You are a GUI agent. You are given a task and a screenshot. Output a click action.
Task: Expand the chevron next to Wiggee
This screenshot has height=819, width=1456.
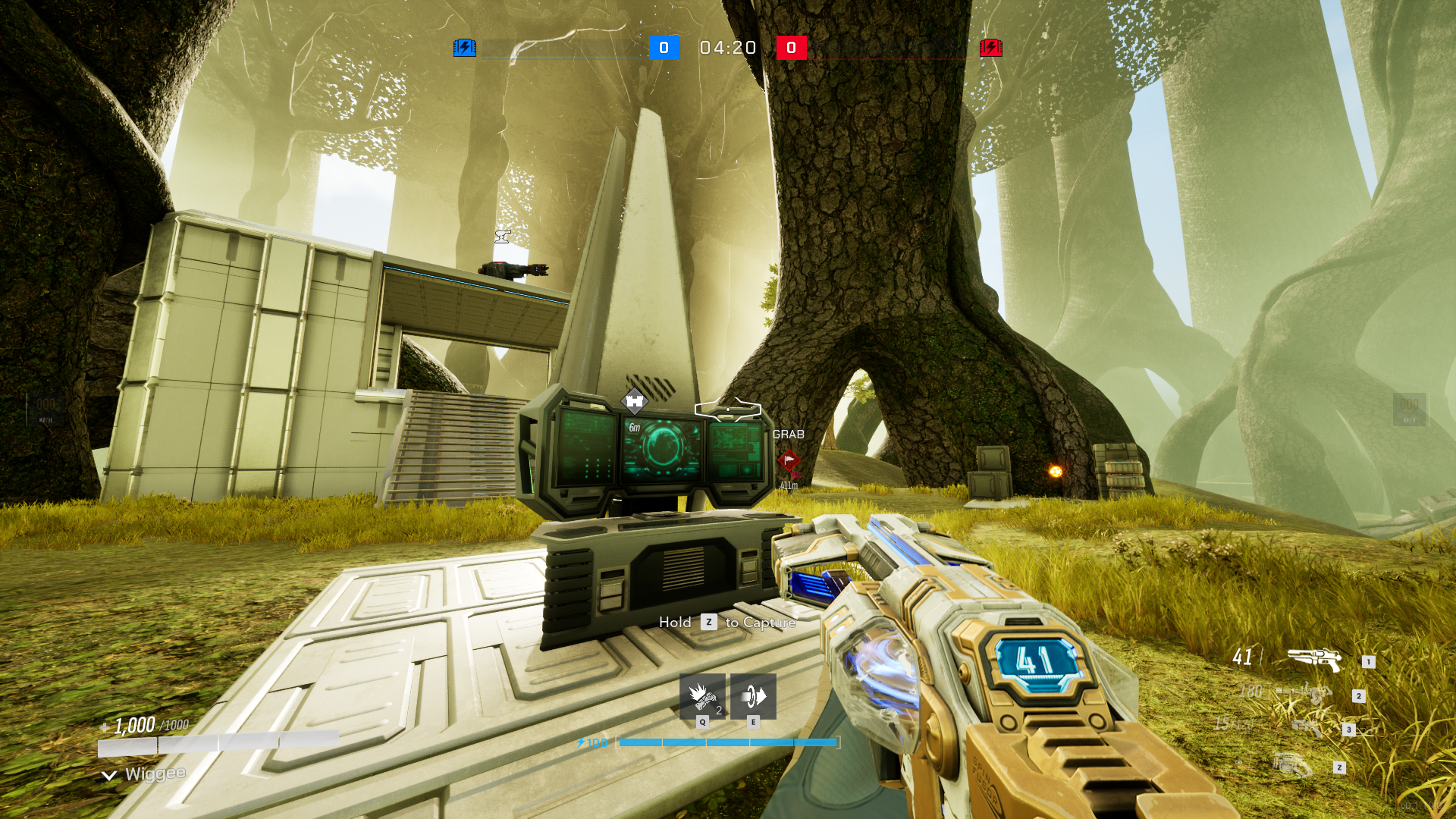109,775
